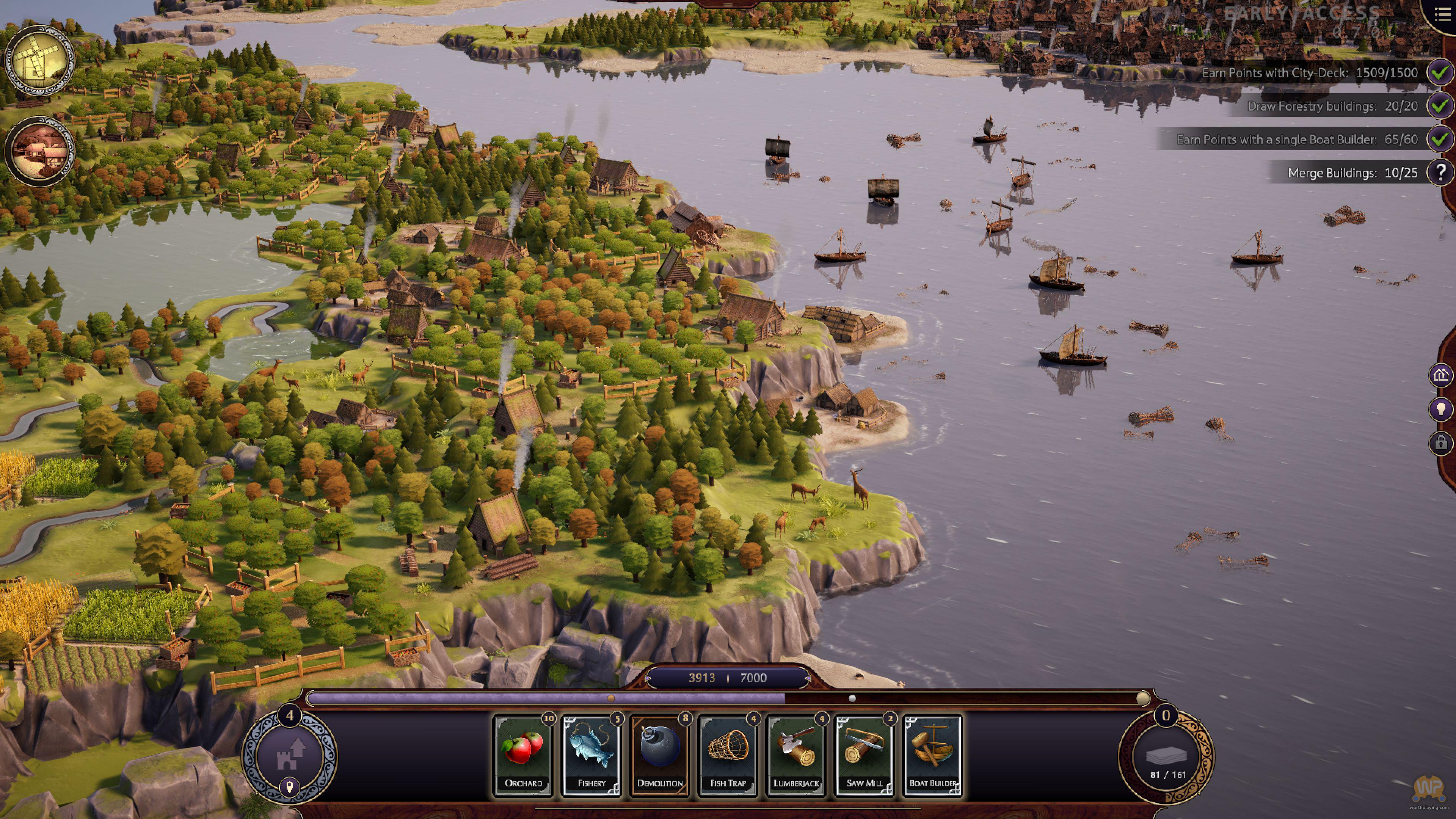Select the Saw Mill card
The height and width of the screenshot is (819, 1456).
(x=864, y=755)
